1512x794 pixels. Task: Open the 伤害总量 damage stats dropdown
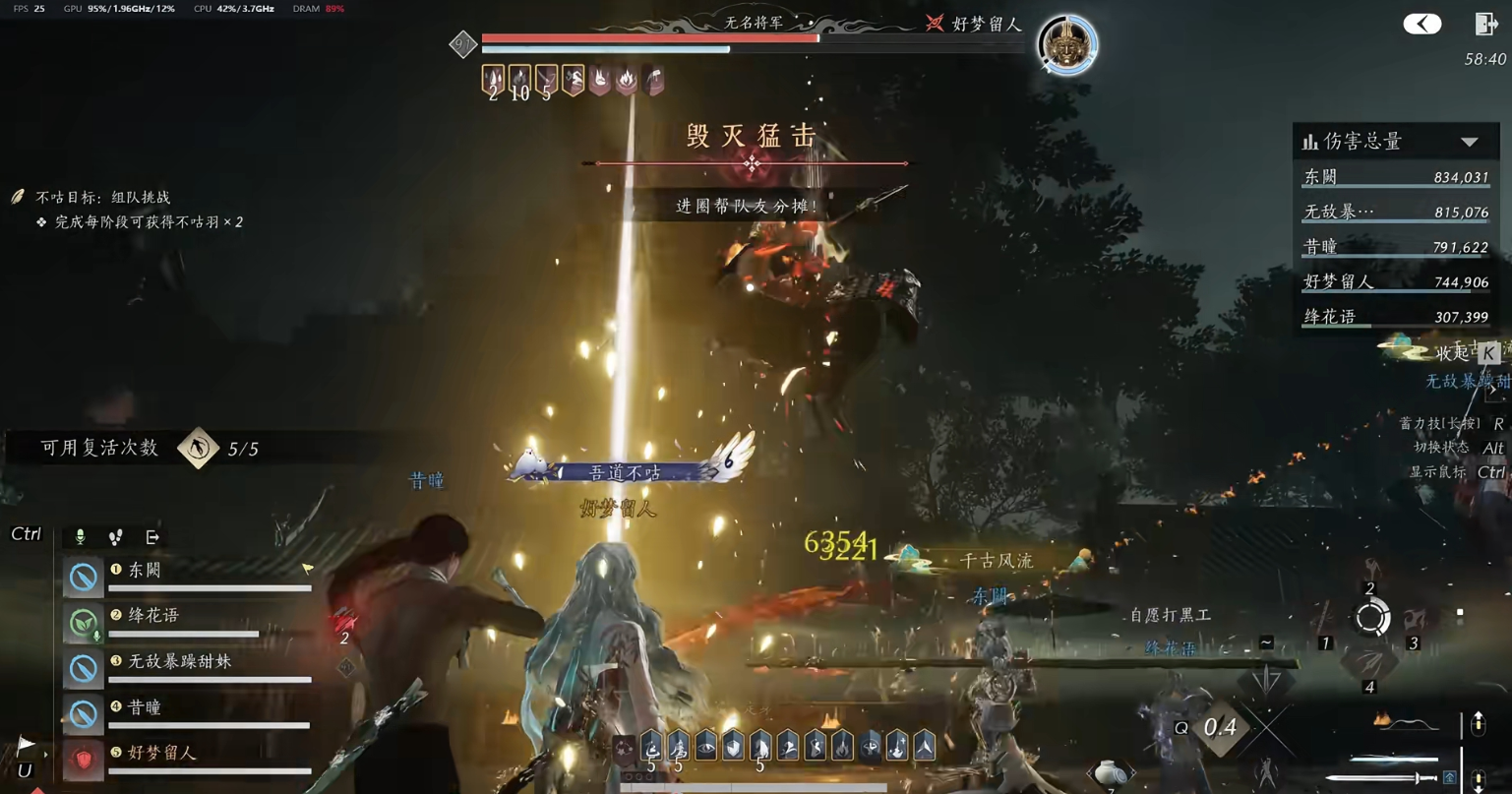pos(1469,142)
